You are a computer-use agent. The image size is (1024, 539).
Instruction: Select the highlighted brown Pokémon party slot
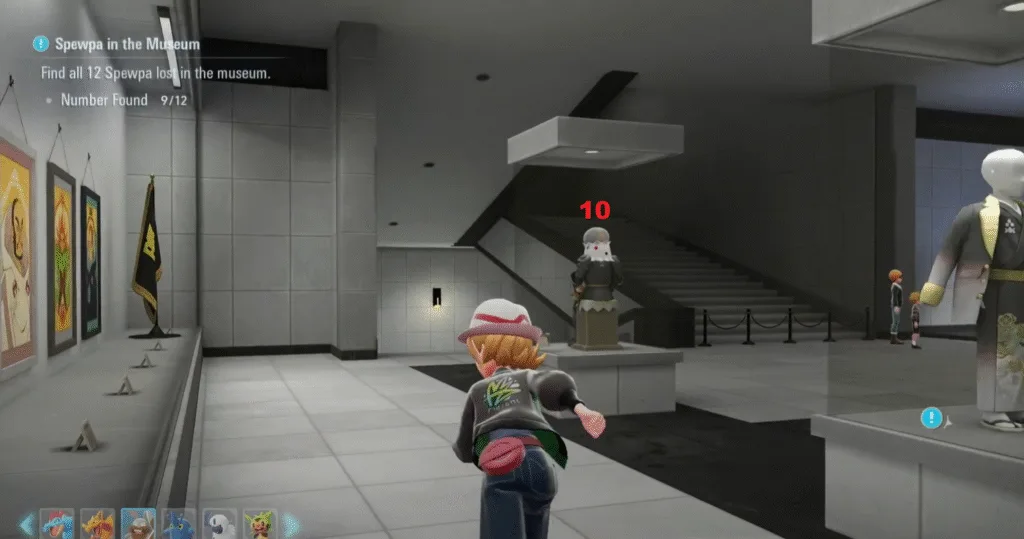click(x=138, y=523)
